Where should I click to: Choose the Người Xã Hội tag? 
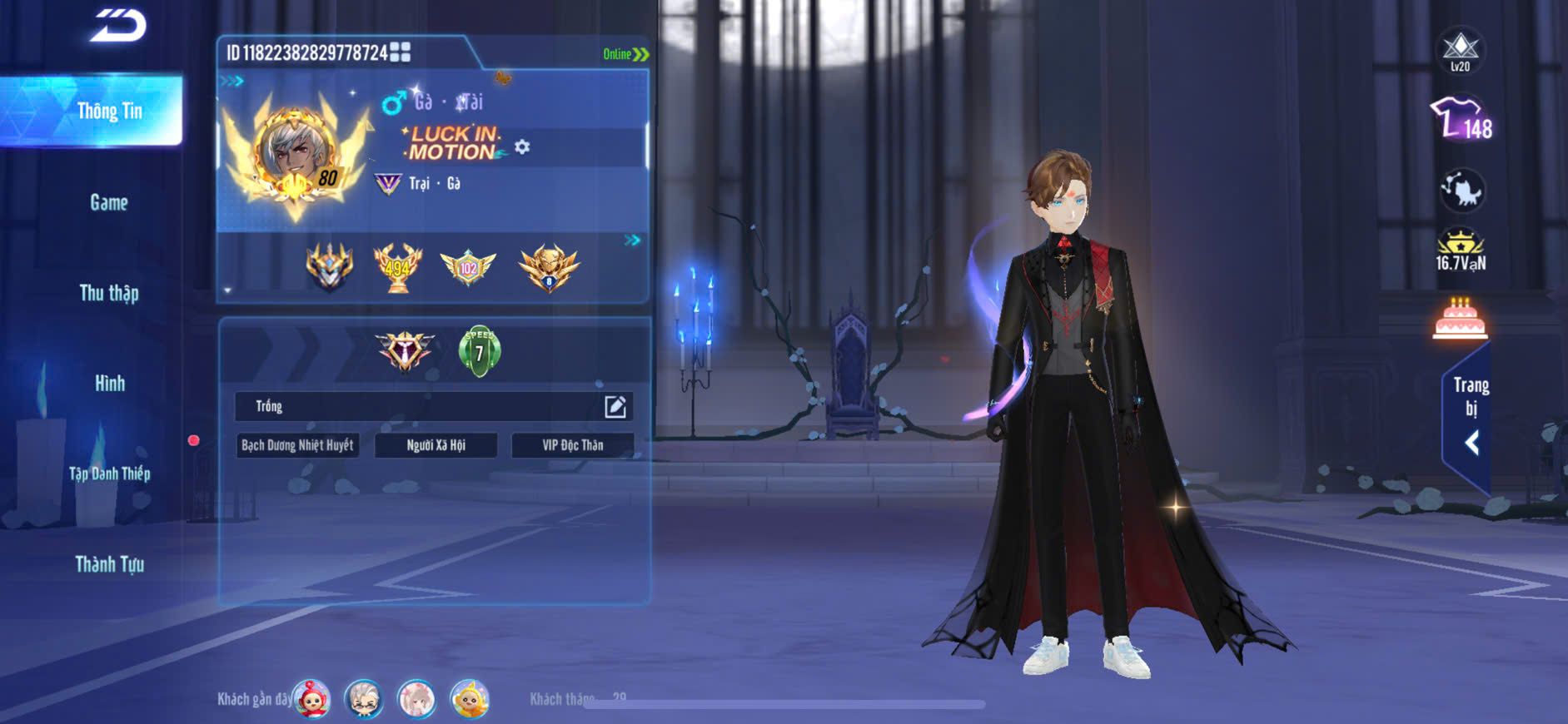436,445
